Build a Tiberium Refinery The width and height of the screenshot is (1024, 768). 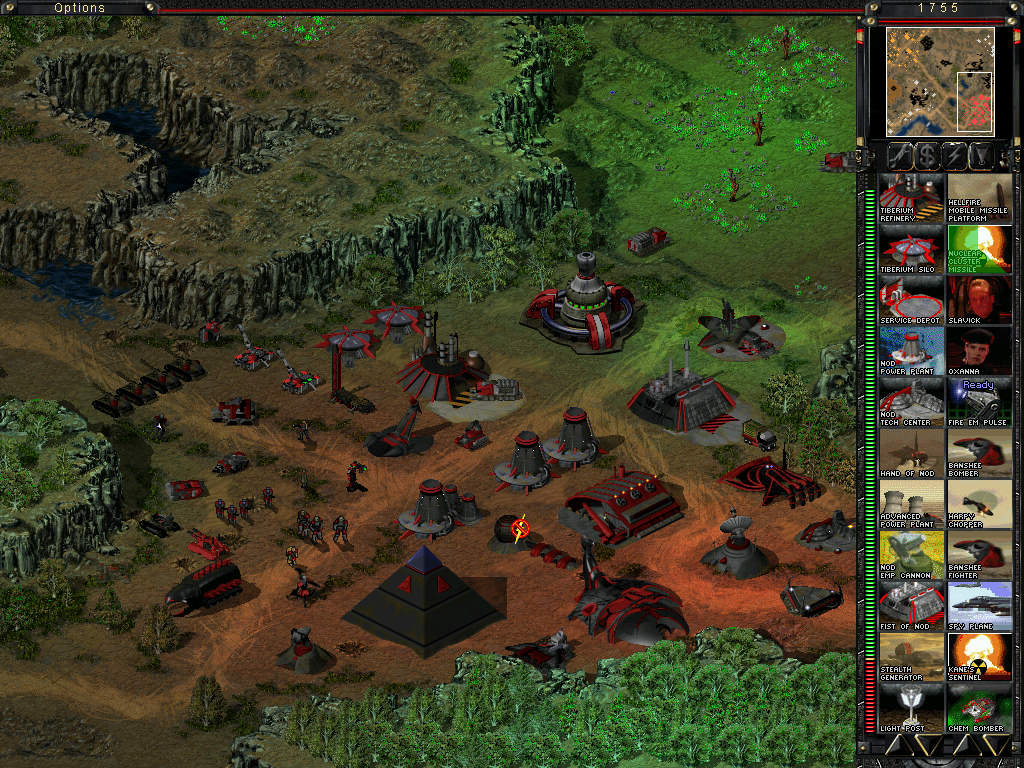click(911, 198)
